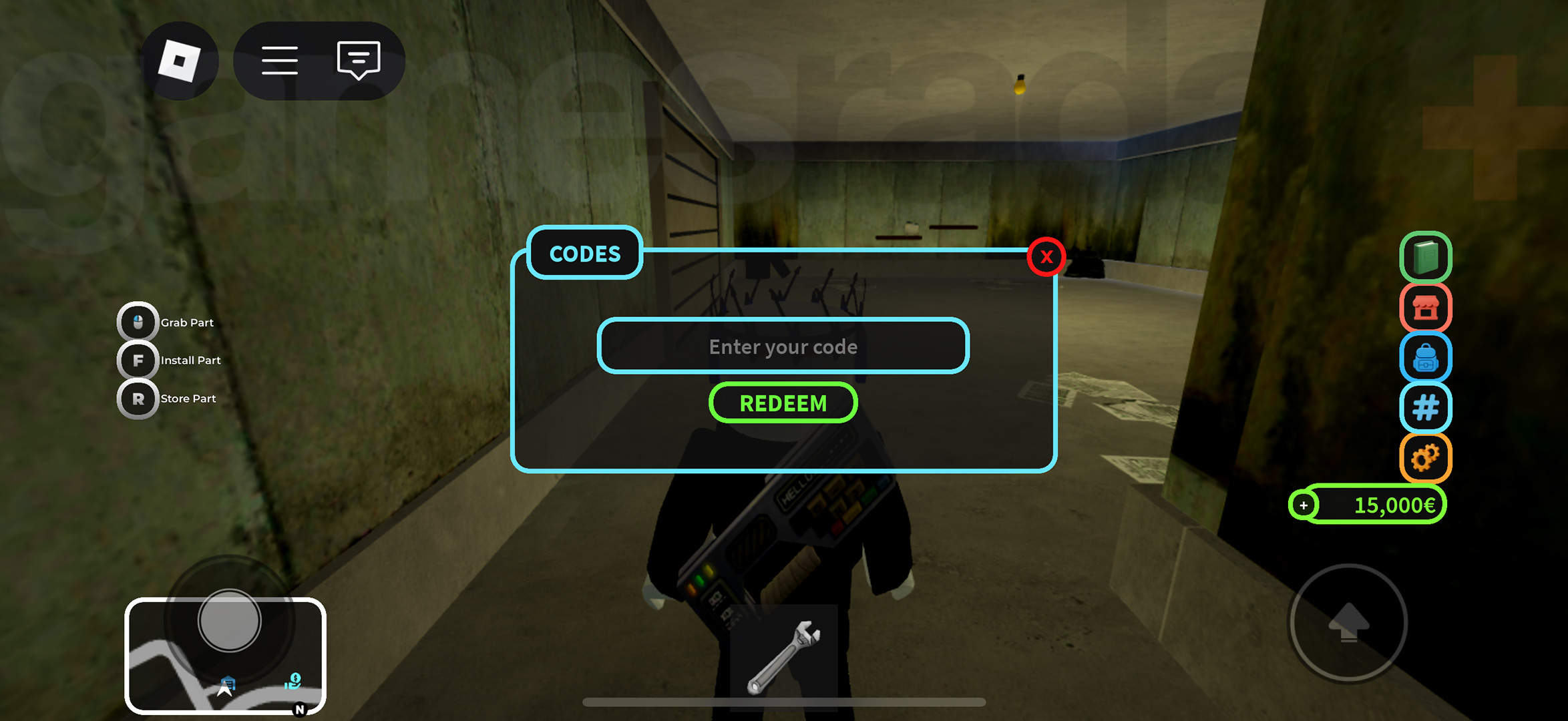Click the Enter your code field
Screen dimensions: 1568x721
coord(783,346)
